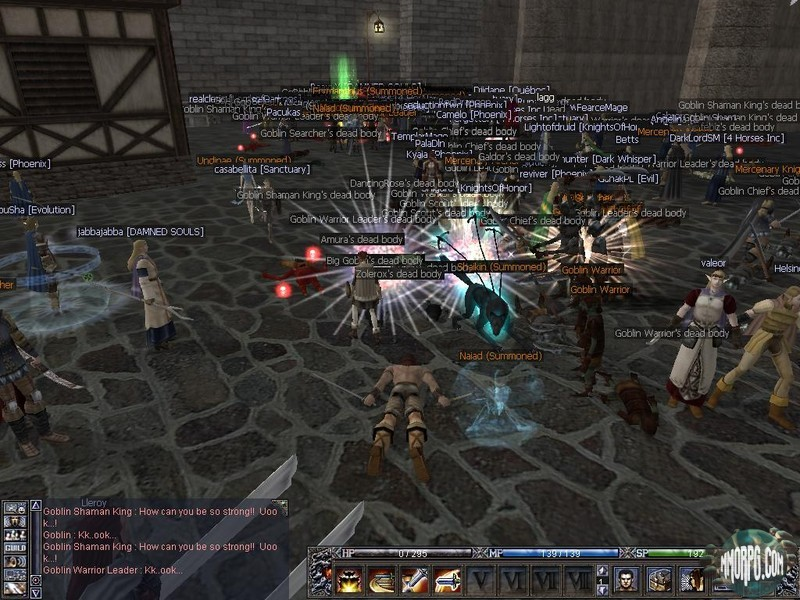
Task: Select the empty hotbar slot marked V
Action: point(483,579)
